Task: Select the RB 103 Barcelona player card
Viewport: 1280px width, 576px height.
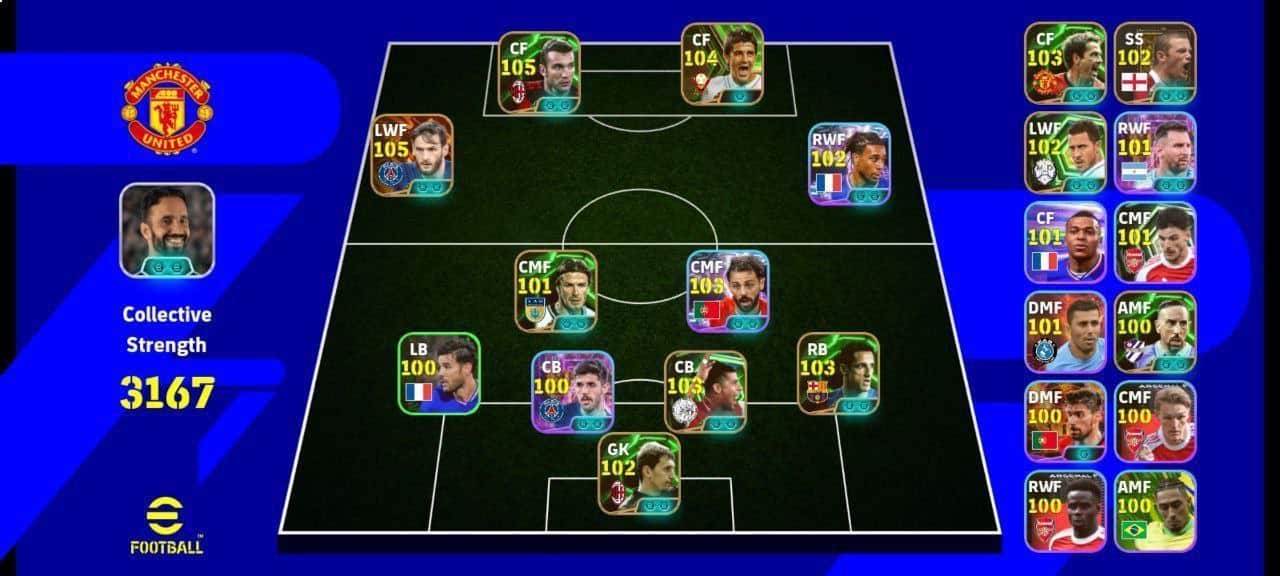Action: pos(838,373)
